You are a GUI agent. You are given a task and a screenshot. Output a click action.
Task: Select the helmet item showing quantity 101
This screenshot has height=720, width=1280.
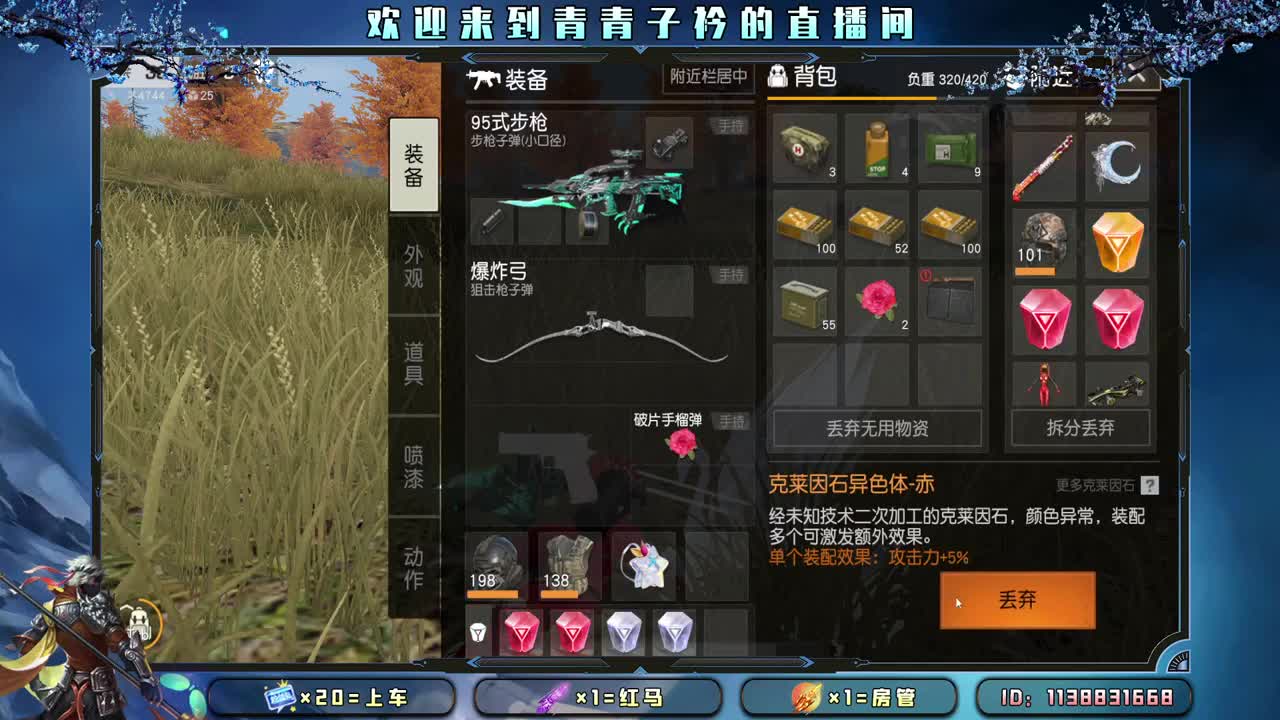pos(1044,240)
